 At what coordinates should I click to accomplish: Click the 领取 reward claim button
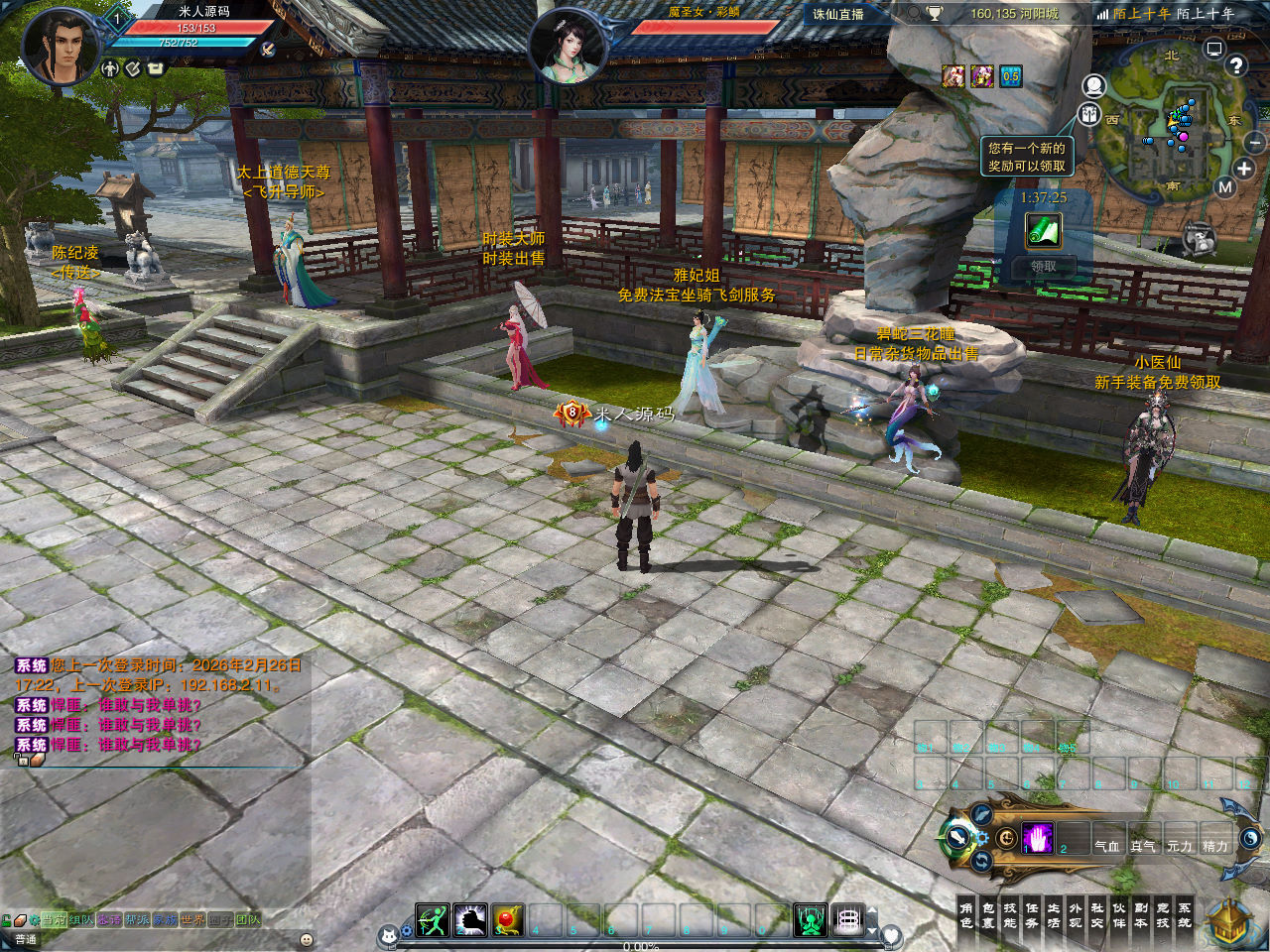tap(1043, 266)
